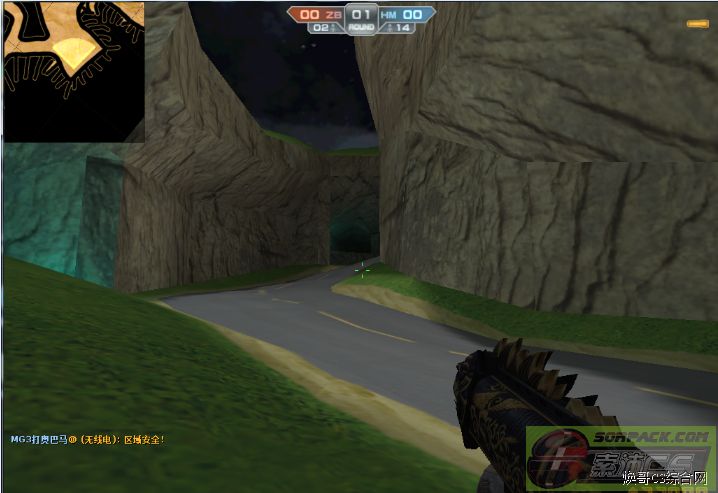
Task: Click the small orange bar indicator
Action: click(696, 24)
